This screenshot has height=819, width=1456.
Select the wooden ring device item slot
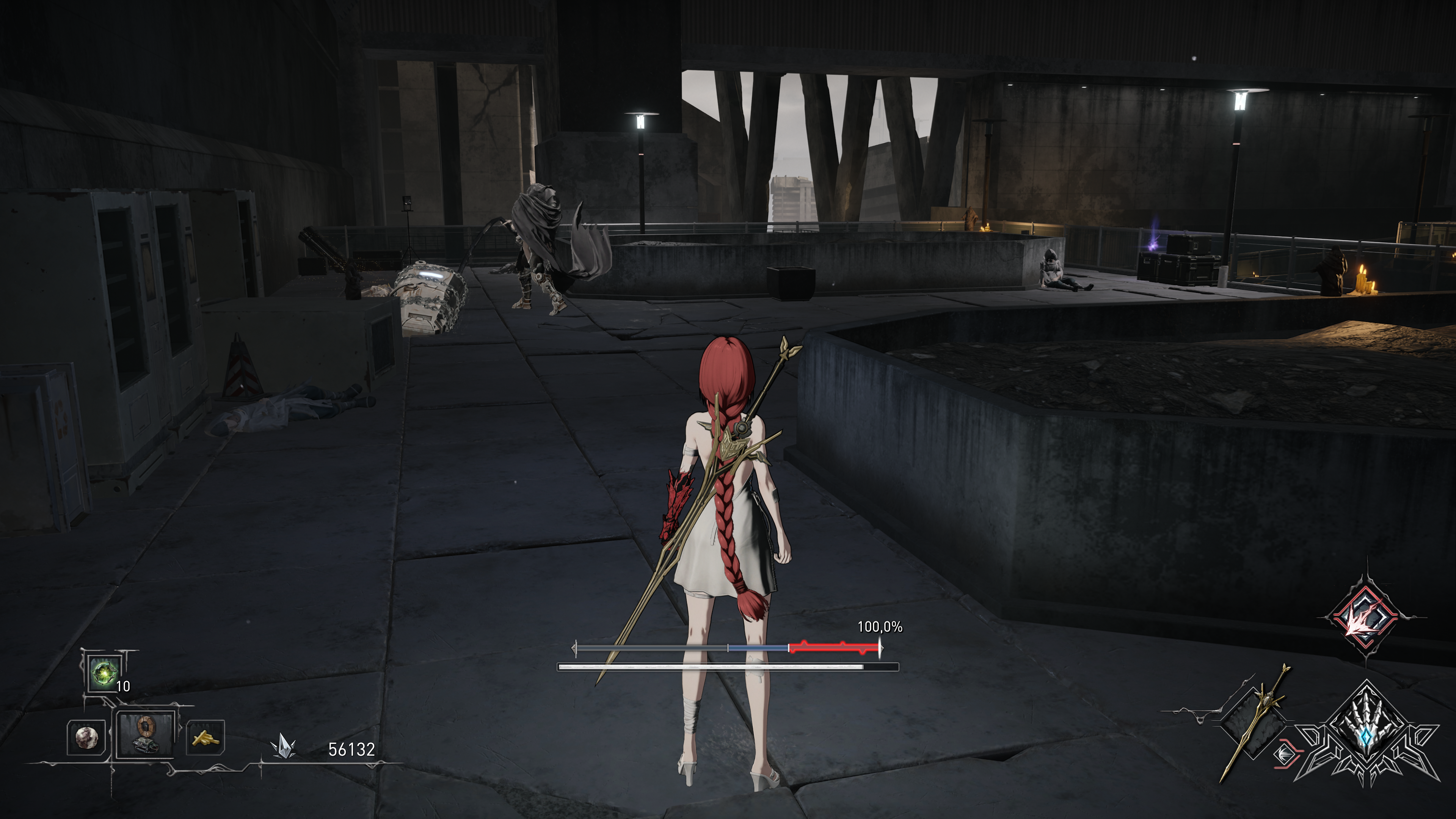click(144, 735)
